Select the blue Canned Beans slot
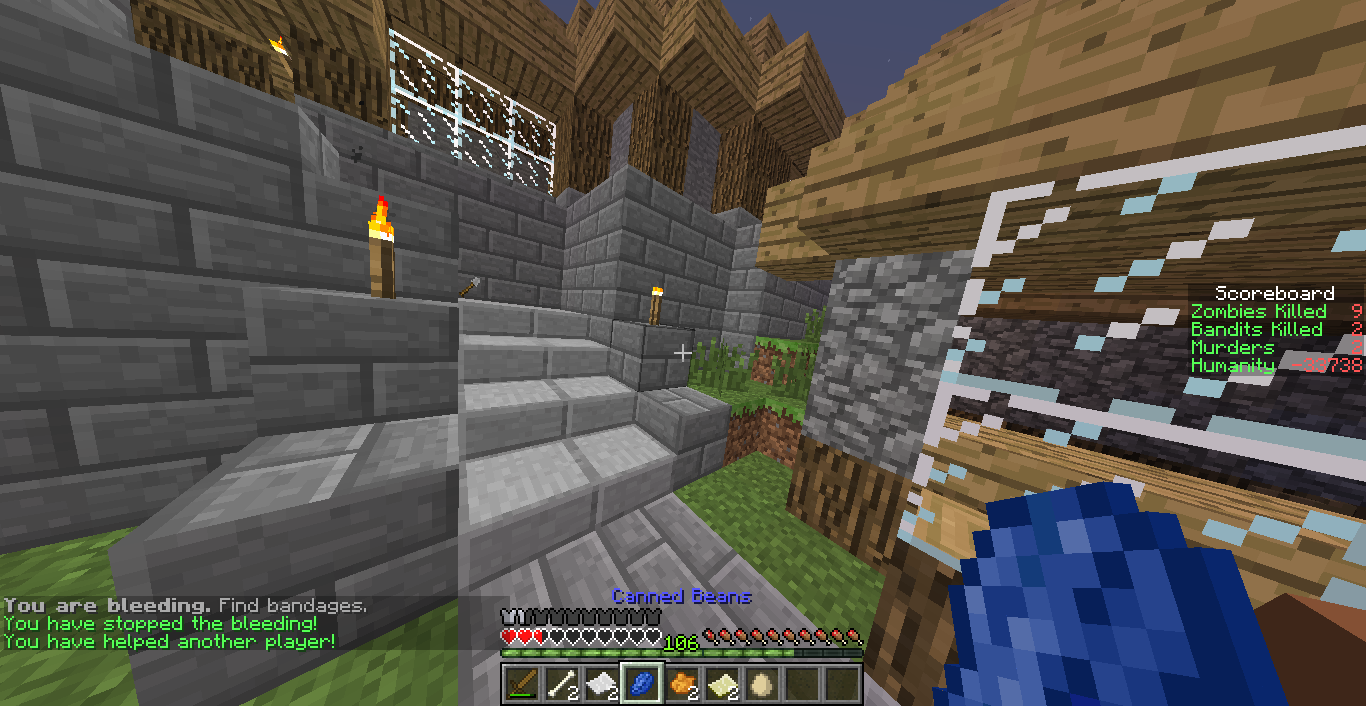 coord(641,684)
